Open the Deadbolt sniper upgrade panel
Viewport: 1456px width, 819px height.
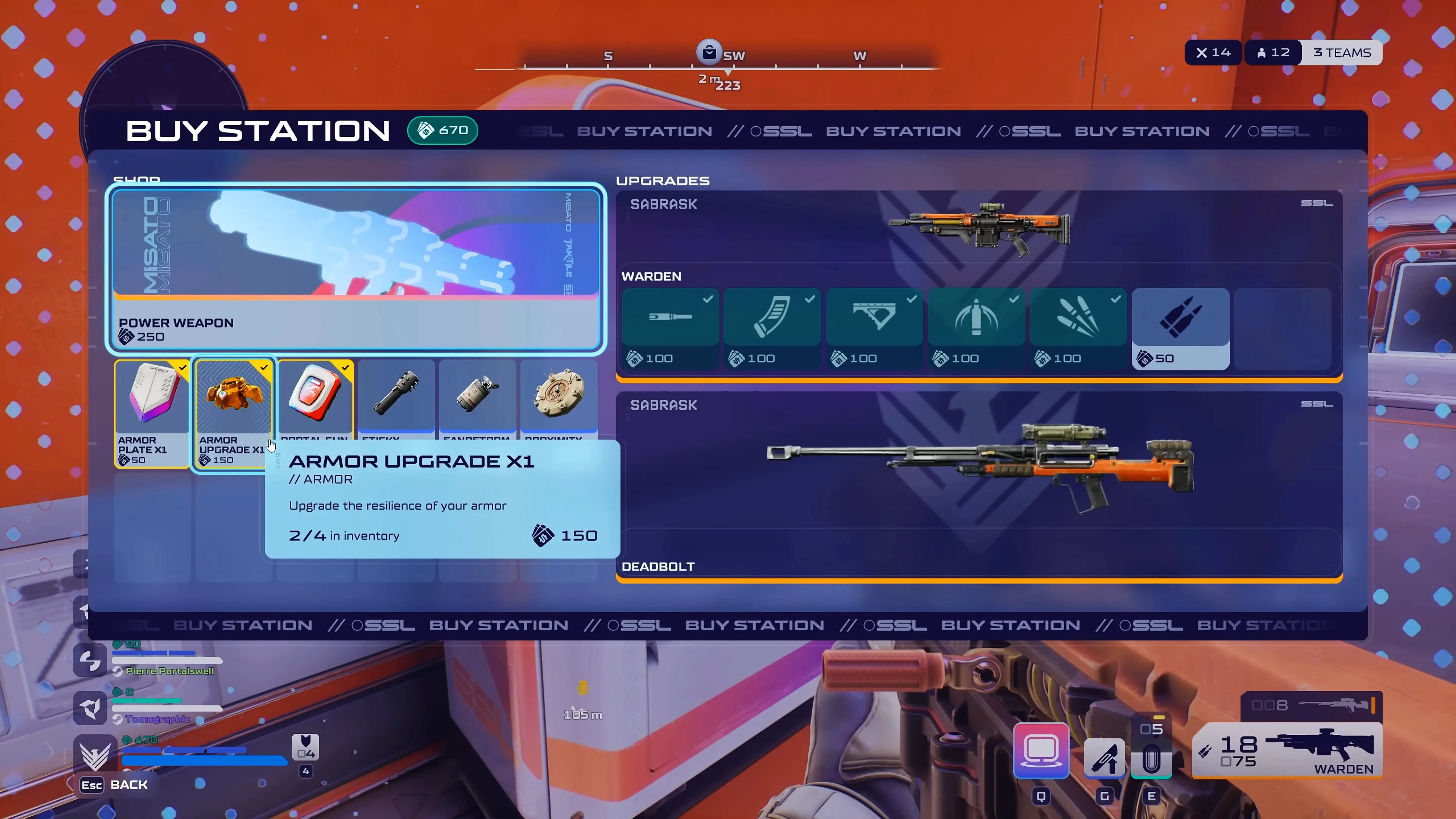pyautogui.click(x=979, y=486)
